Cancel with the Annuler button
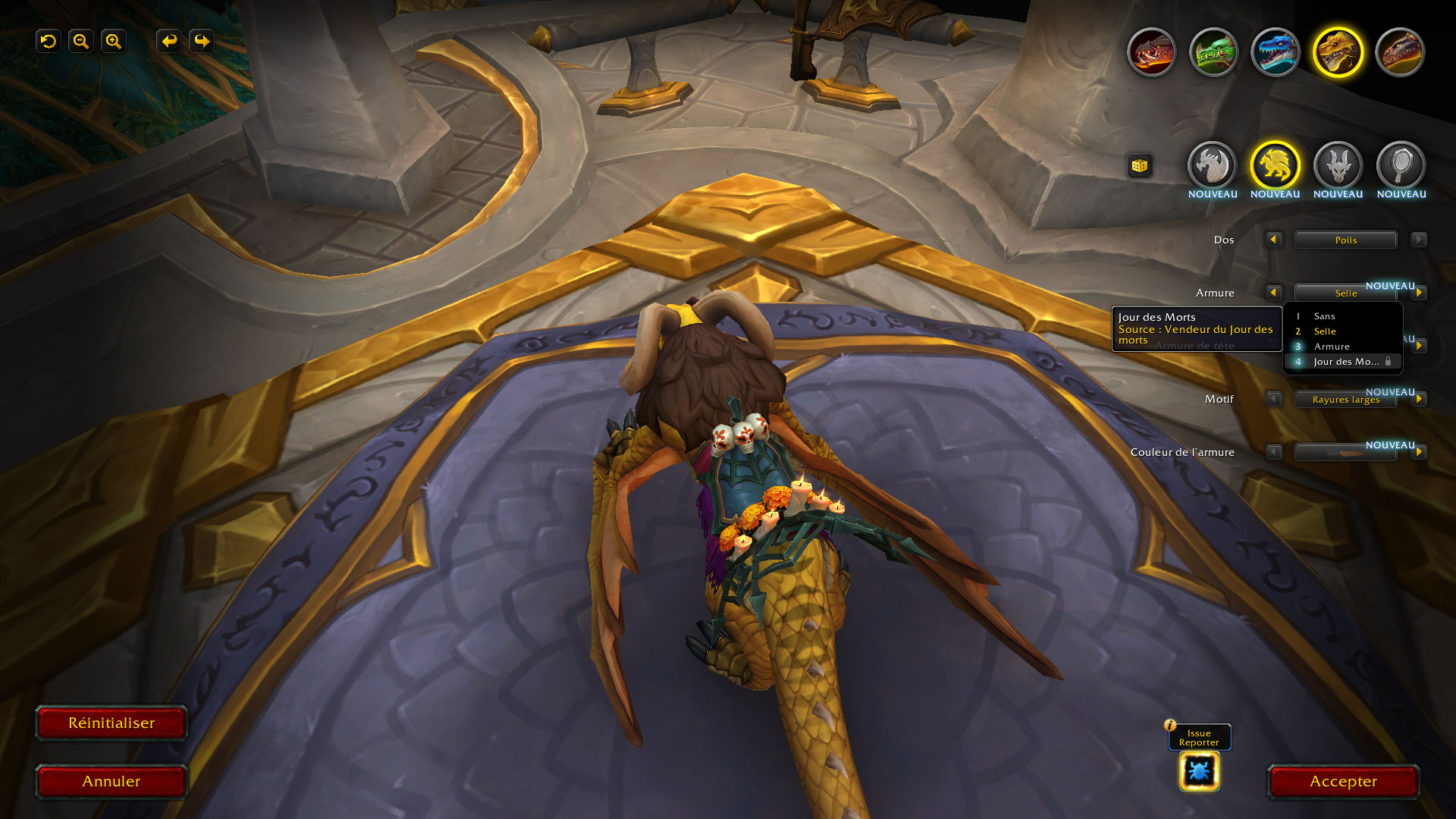Image resolution: width=1456 pixels, height=819 pixels. click(111, 781)
